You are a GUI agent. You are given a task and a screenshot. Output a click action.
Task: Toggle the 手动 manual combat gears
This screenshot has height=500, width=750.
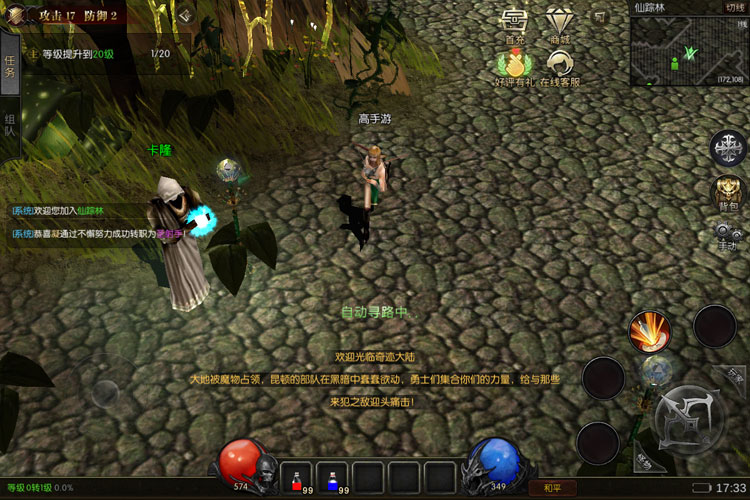727,236
